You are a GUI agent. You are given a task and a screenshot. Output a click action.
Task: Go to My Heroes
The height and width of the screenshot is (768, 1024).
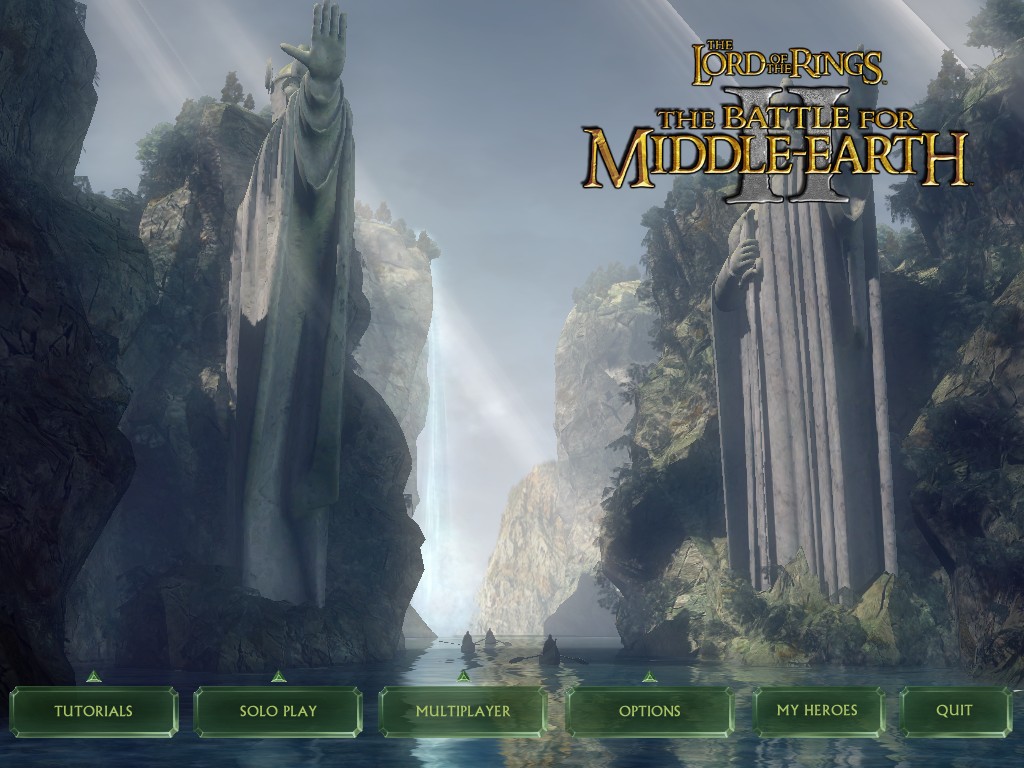coord(817,711)
